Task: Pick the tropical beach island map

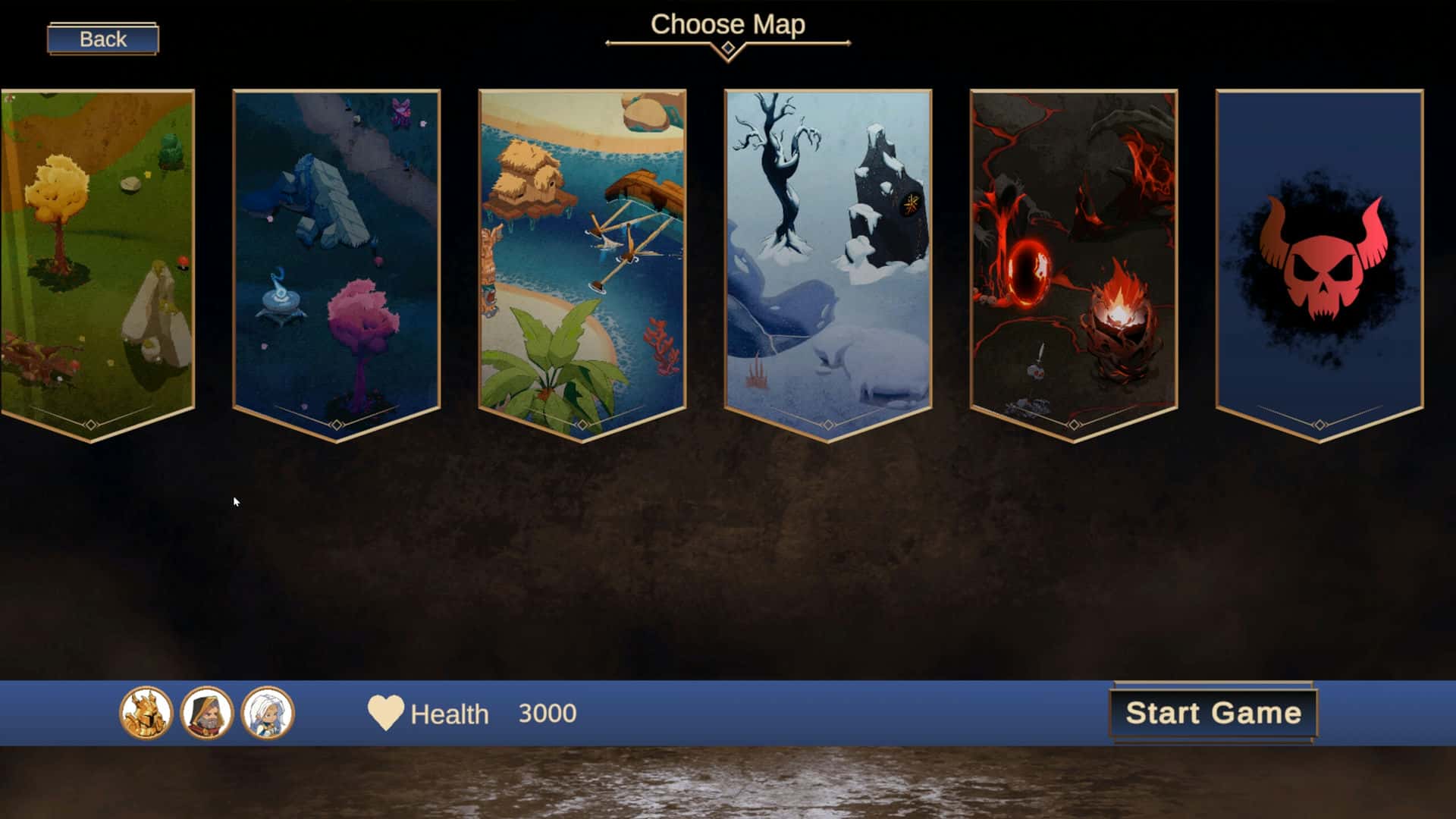Action: 582,258
